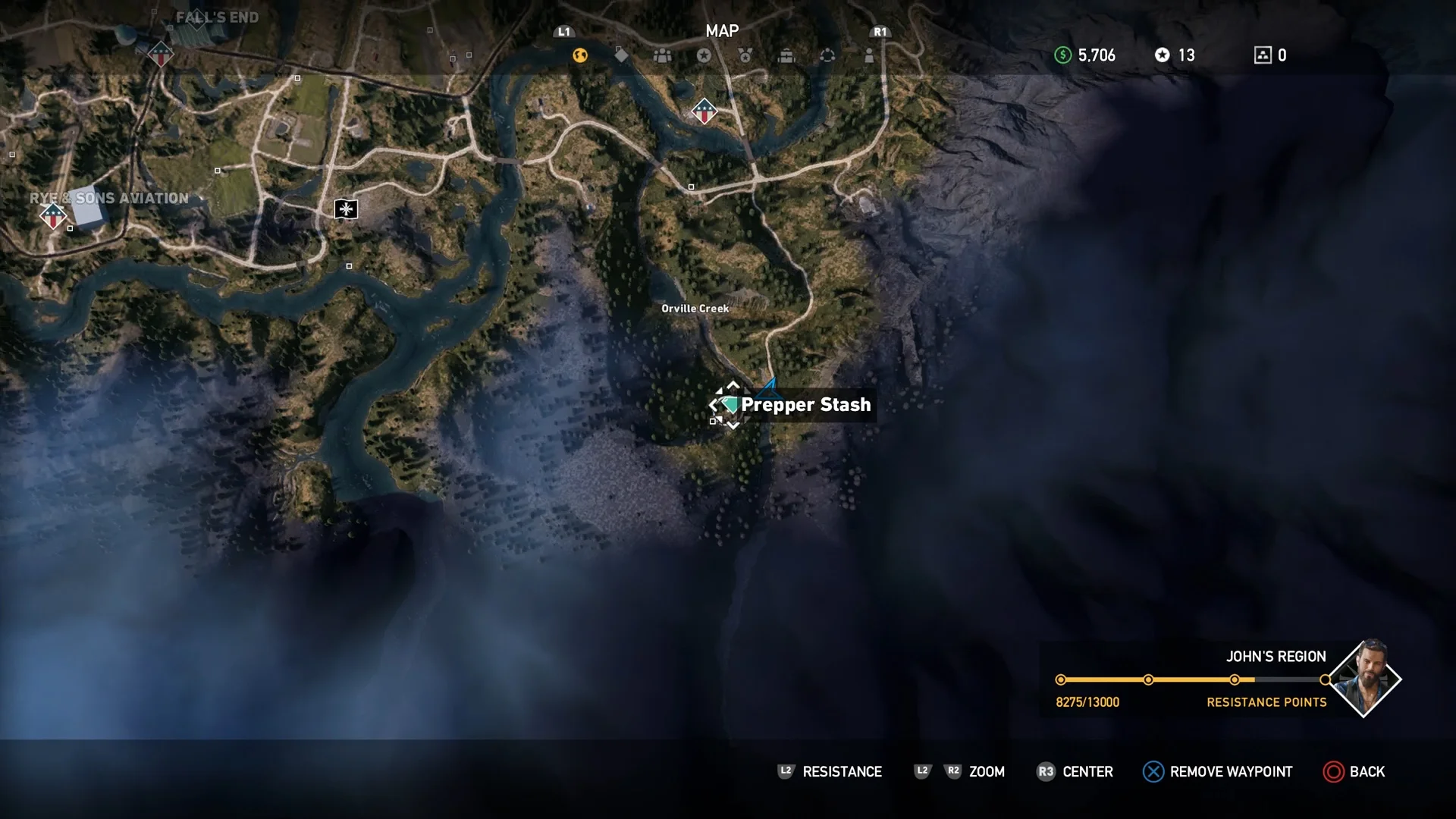This screenshot has width=1456, height=819.
Task: Select the World Map globe icon
Action: pyautogui.click(x=580, y=55)
